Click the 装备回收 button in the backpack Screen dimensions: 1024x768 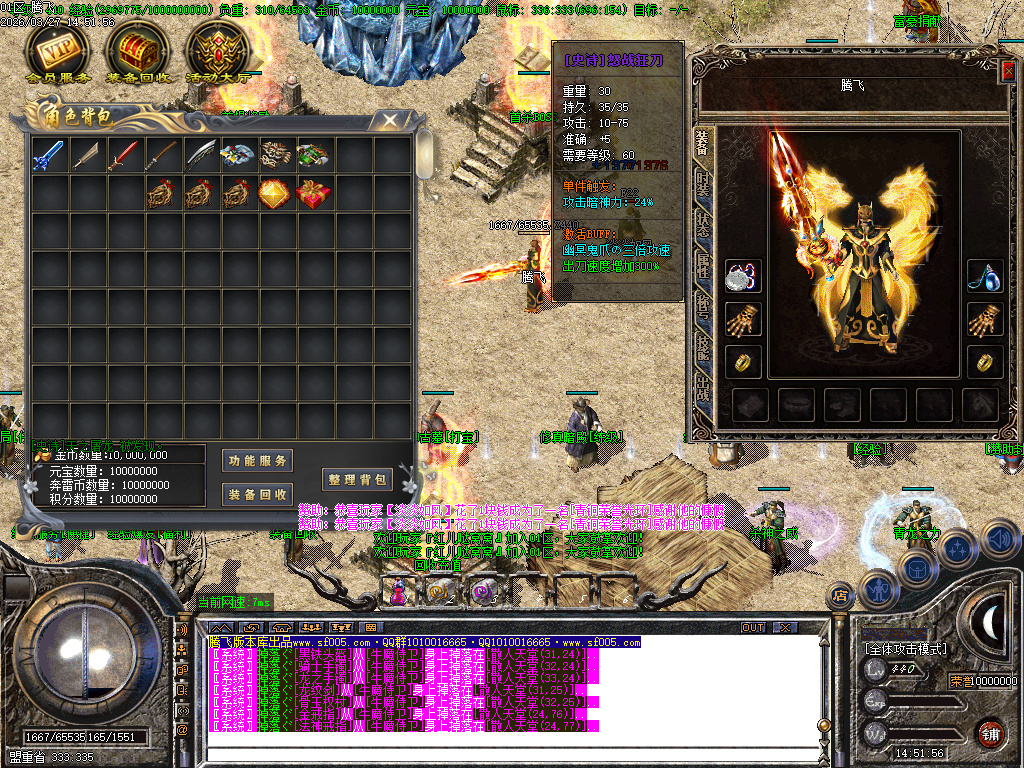tap(257, 494)
